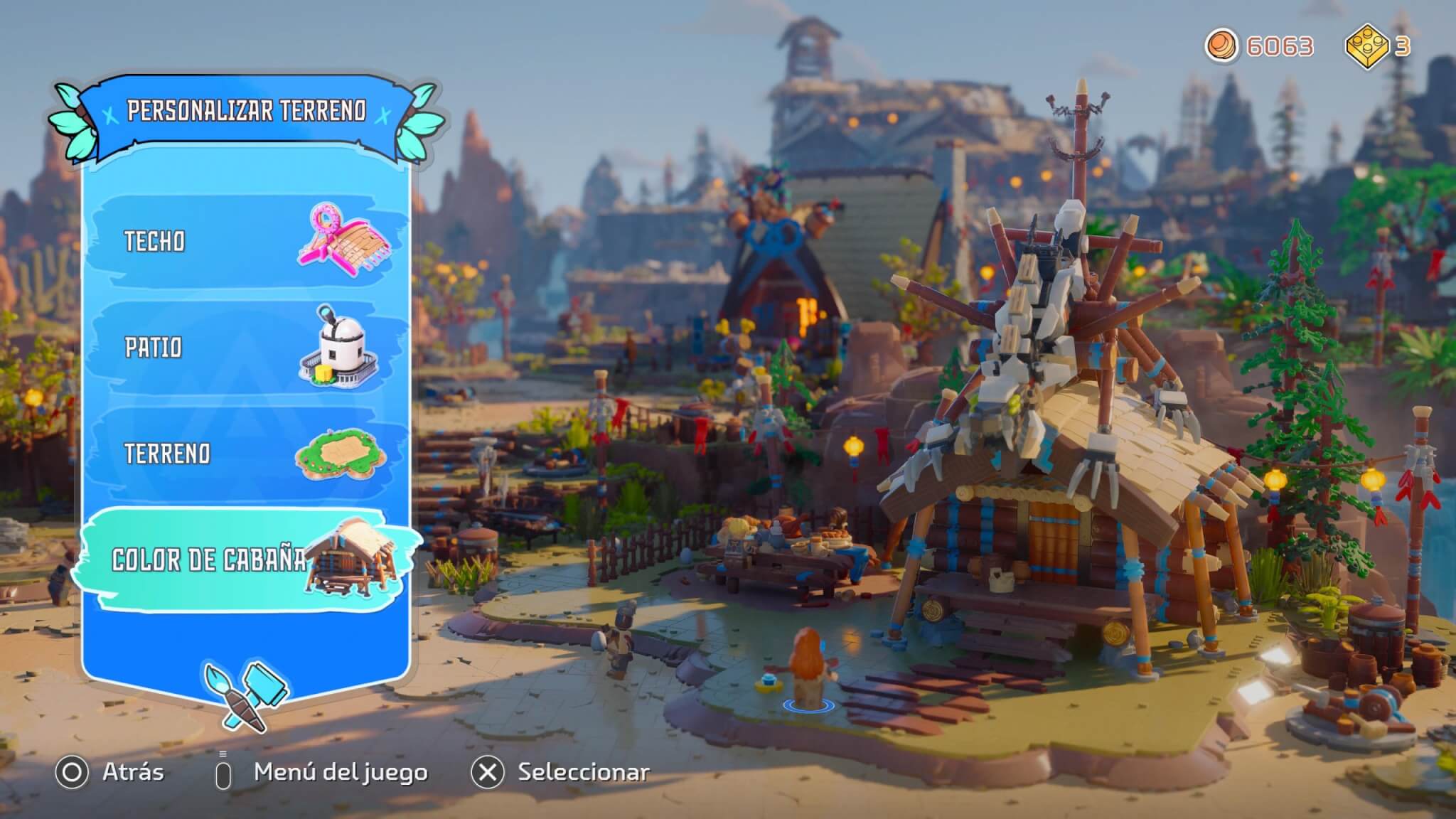
Task: Select the Techo menu entry
Action: [245, 242]
